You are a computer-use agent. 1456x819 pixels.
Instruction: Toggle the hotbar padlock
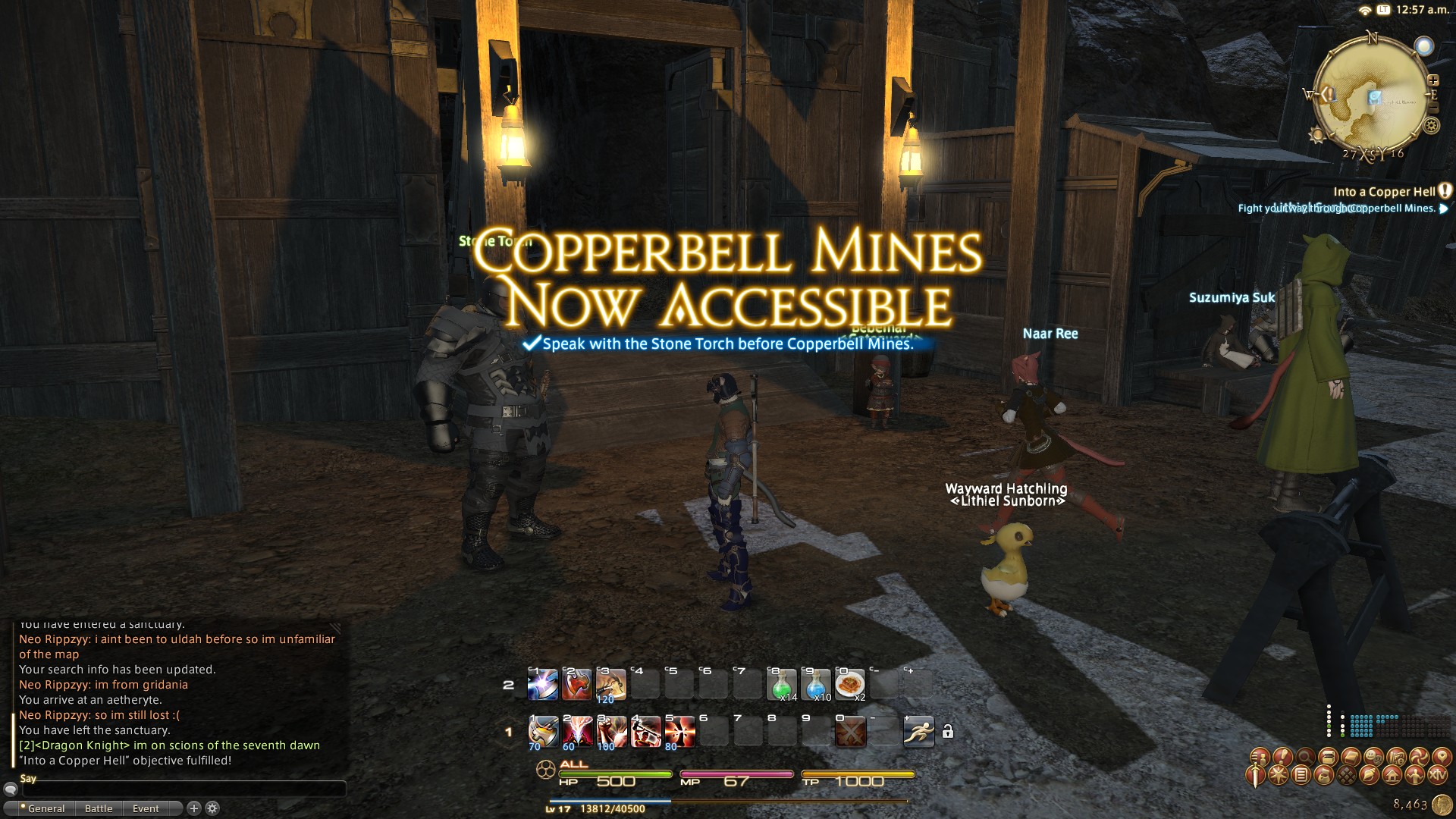(x=948, y=732)
